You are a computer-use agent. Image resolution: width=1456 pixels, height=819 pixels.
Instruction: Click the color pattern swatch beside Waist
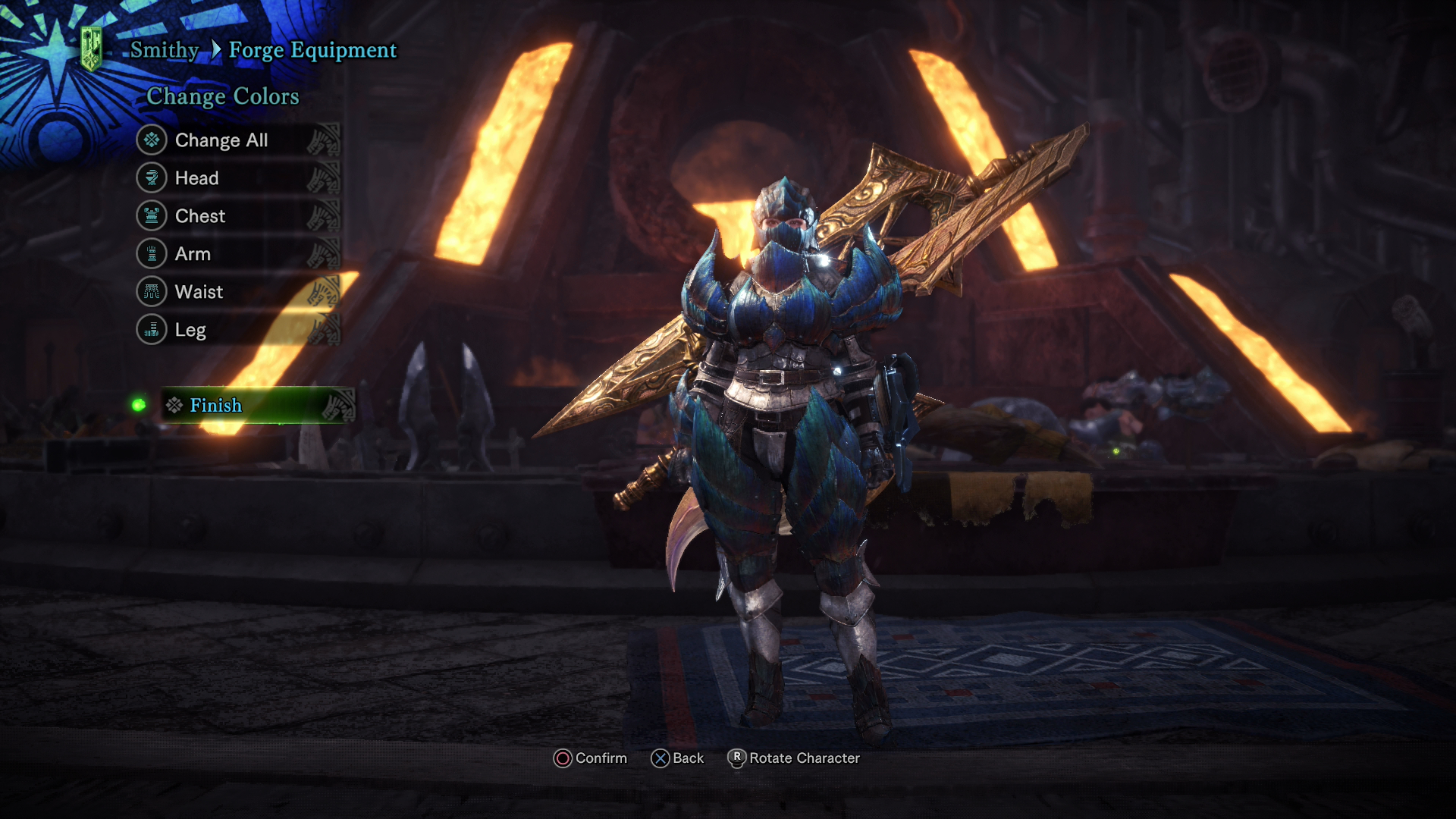tap(326, 291)
